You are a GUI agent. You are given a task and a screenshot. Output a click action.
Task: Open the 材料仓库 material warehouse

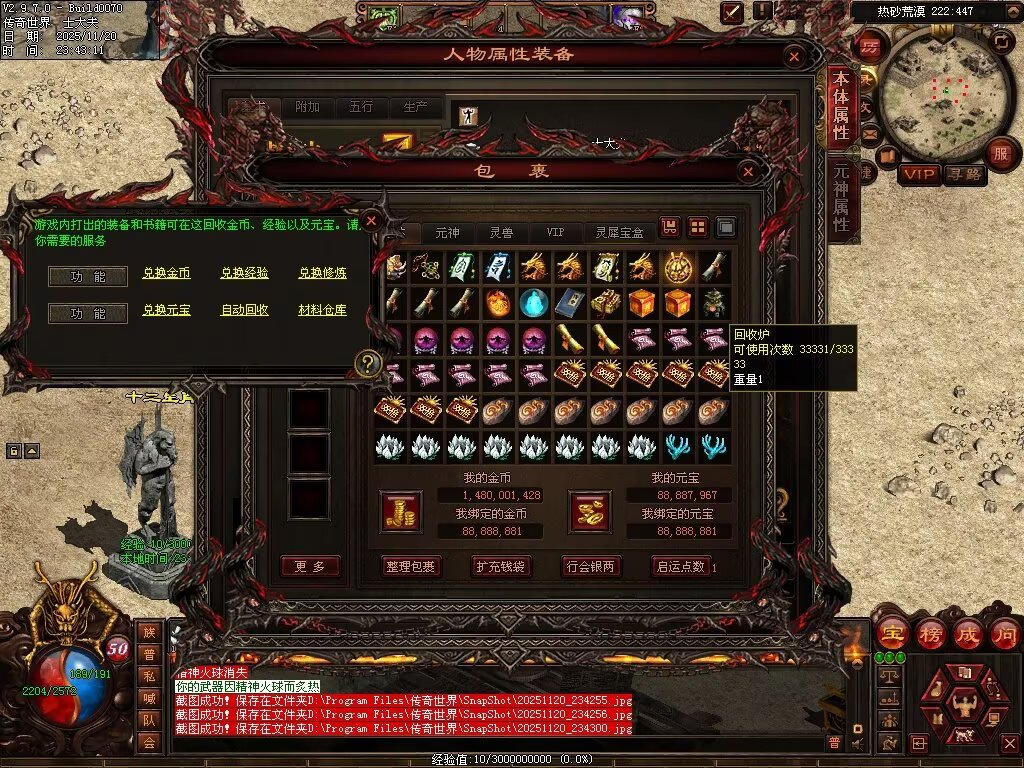[x=323, y=310]
